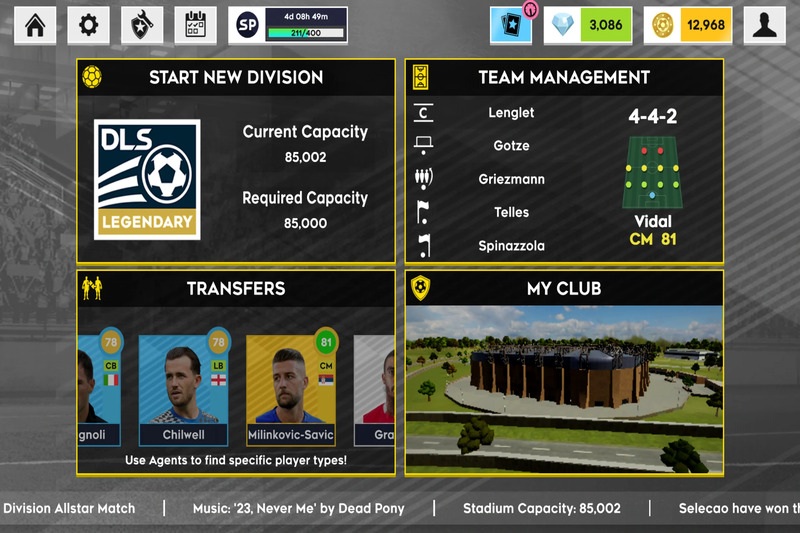Open the shield and tools customise icon
This screenshot has height=533, width=800.
[142, 25]
